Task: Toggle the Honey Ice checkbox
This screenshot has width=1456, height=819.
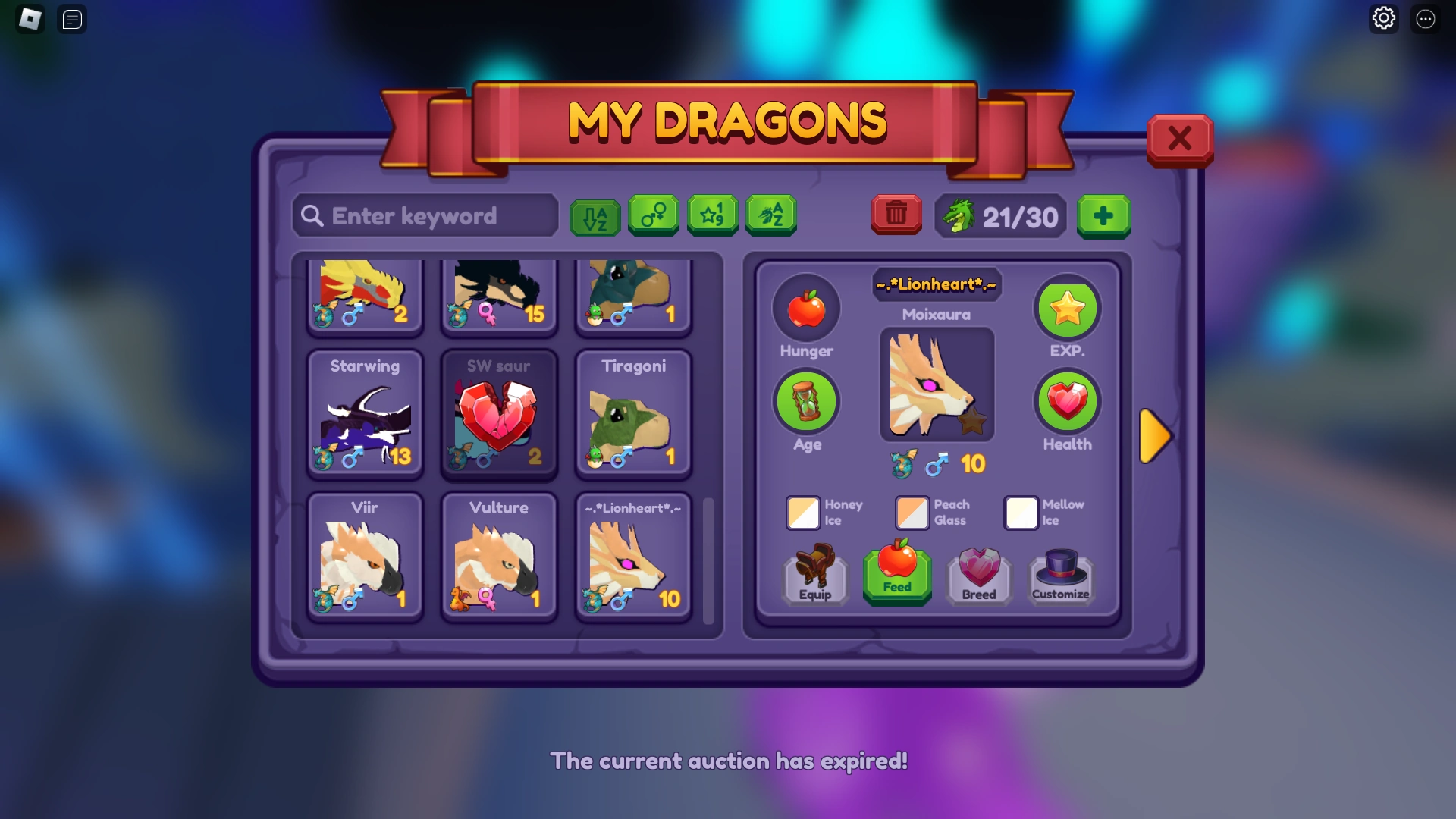Action: [803, 513]
